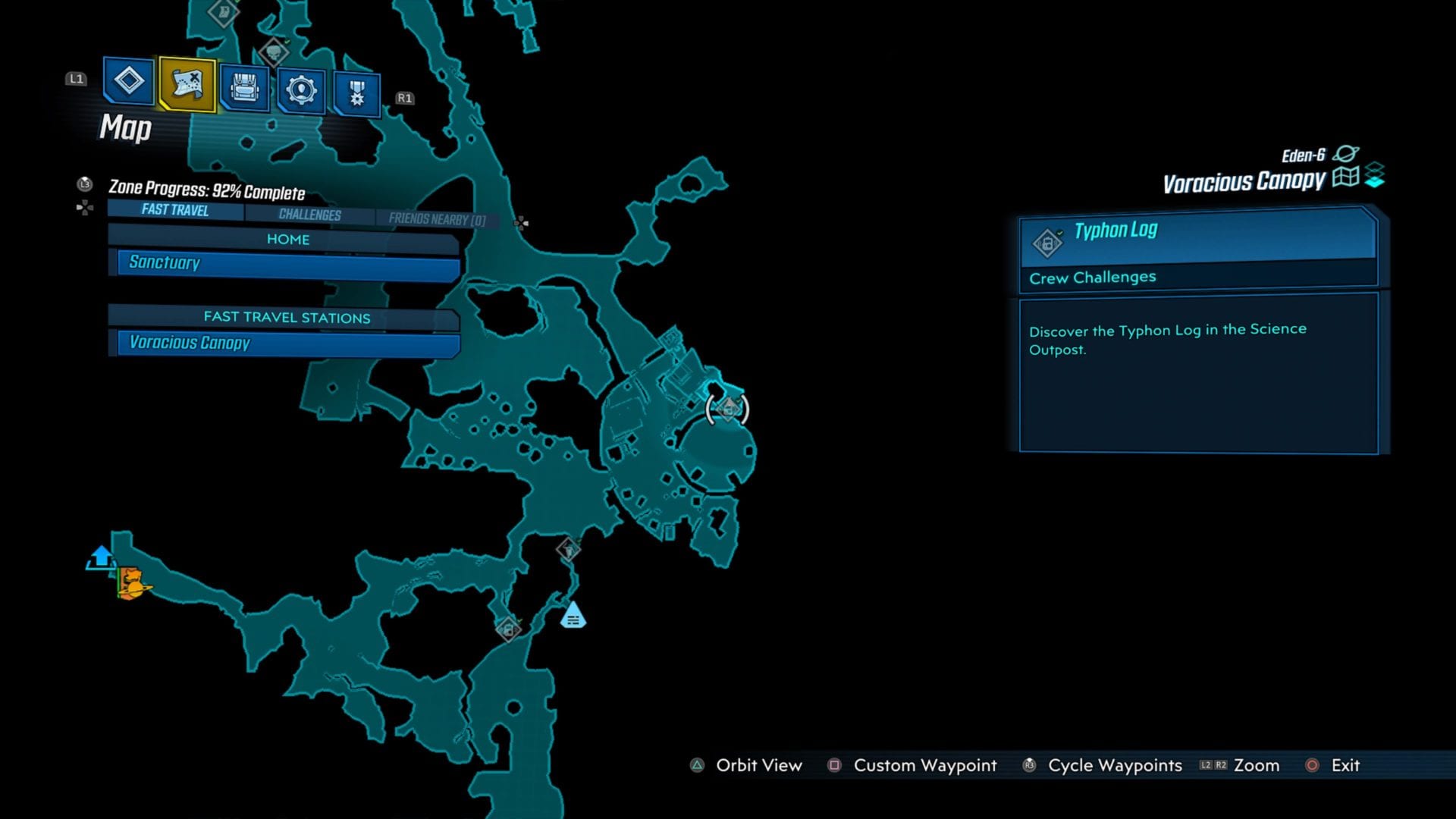Click the skull challenge marker on map
This screenshot has width=1456, height=819.
coord(273,52)
